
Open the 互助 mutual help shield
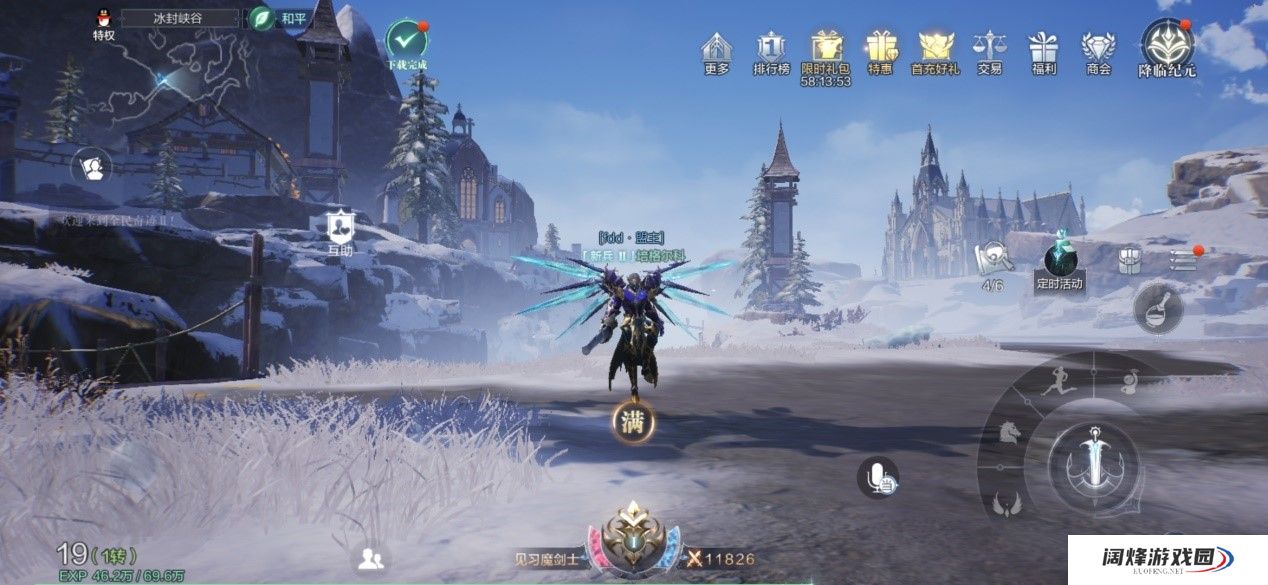coord(339,227)
